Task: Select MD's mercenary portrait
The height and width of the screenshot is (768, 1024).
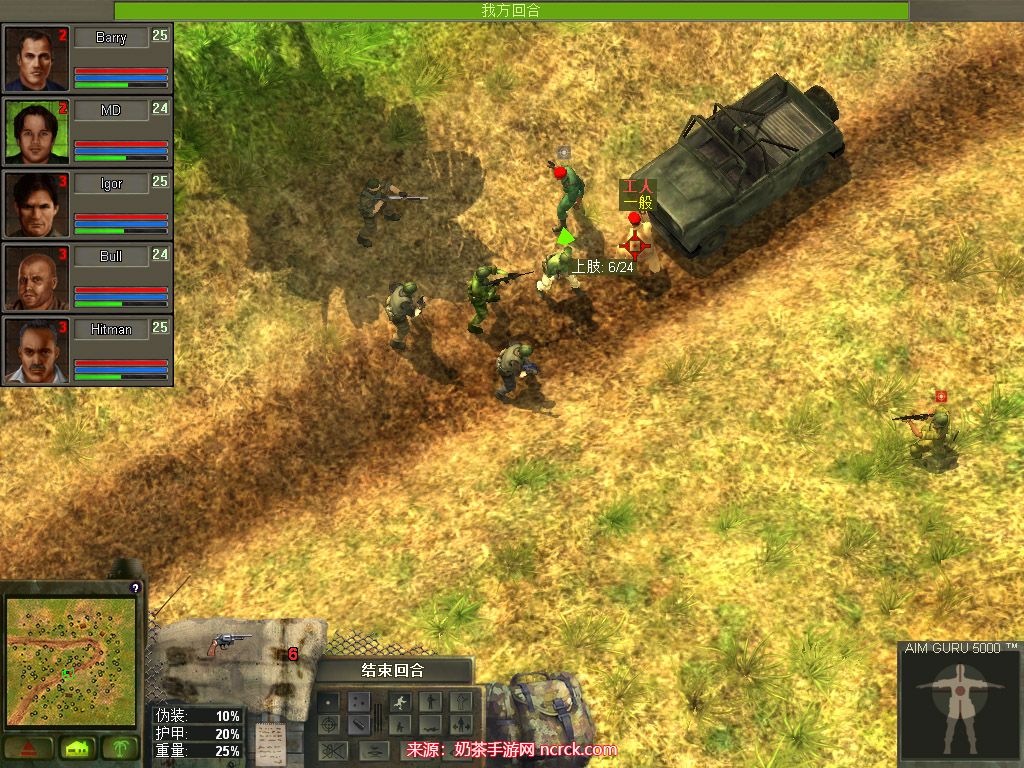Action: 37,132
